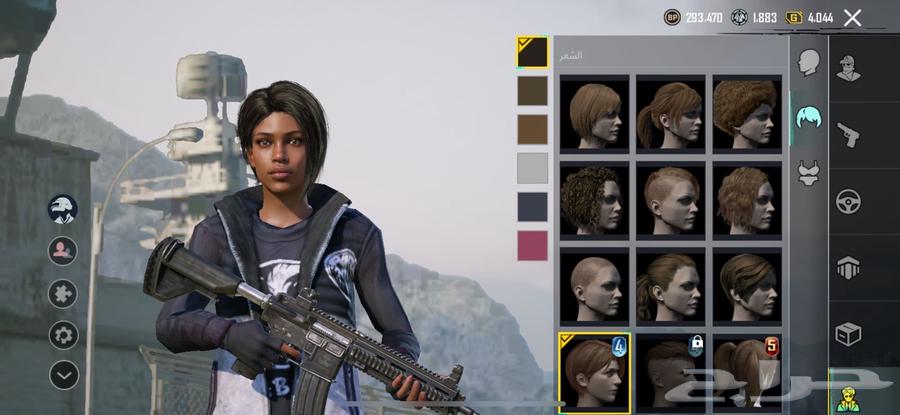The image size is (900, 415).
Task: Choose the long curly shoulder-length hairstyle
Action: tap(594, 198)
